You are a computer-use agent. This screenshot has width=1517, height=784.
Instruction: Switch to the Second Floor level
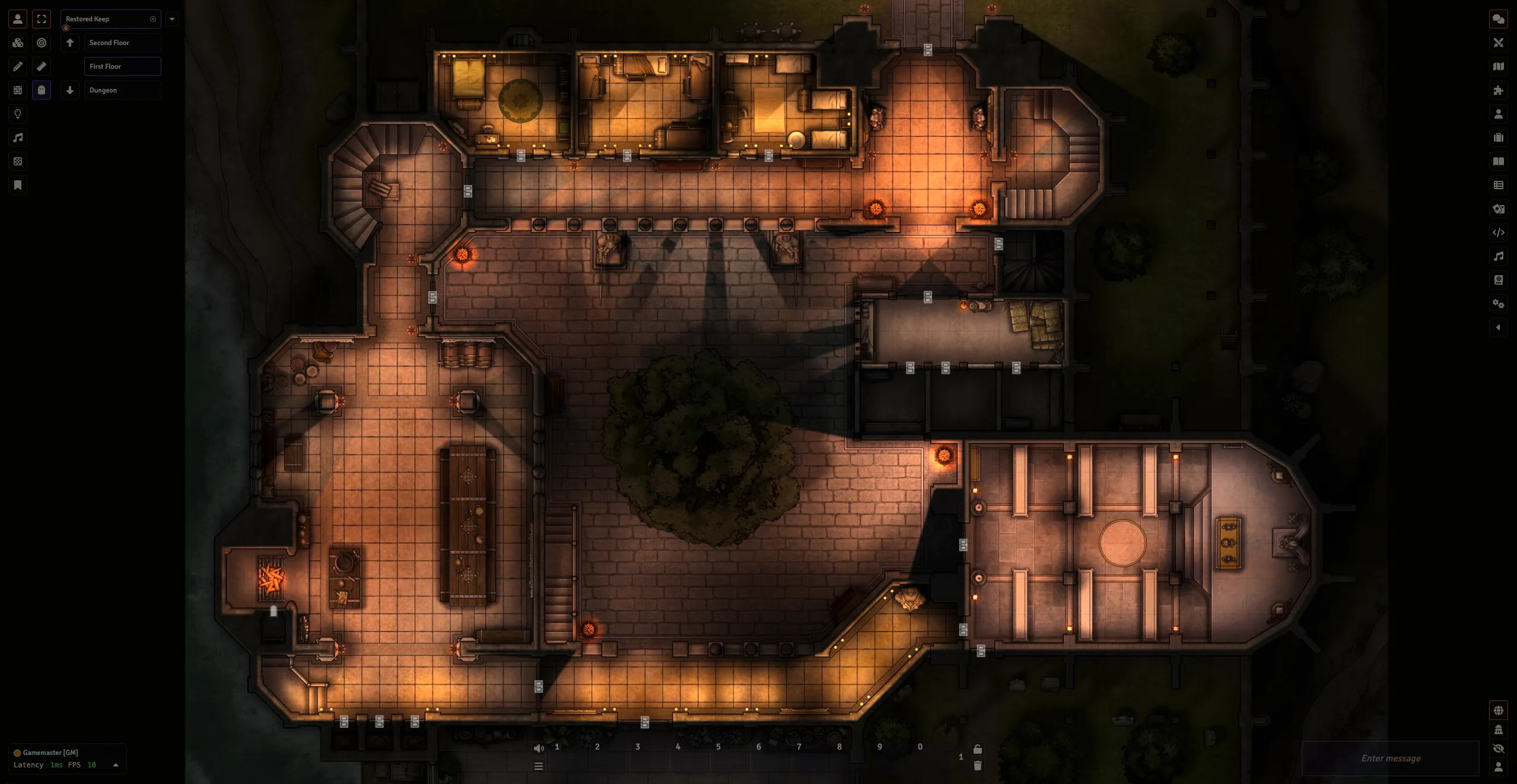(x=122, y=43)
